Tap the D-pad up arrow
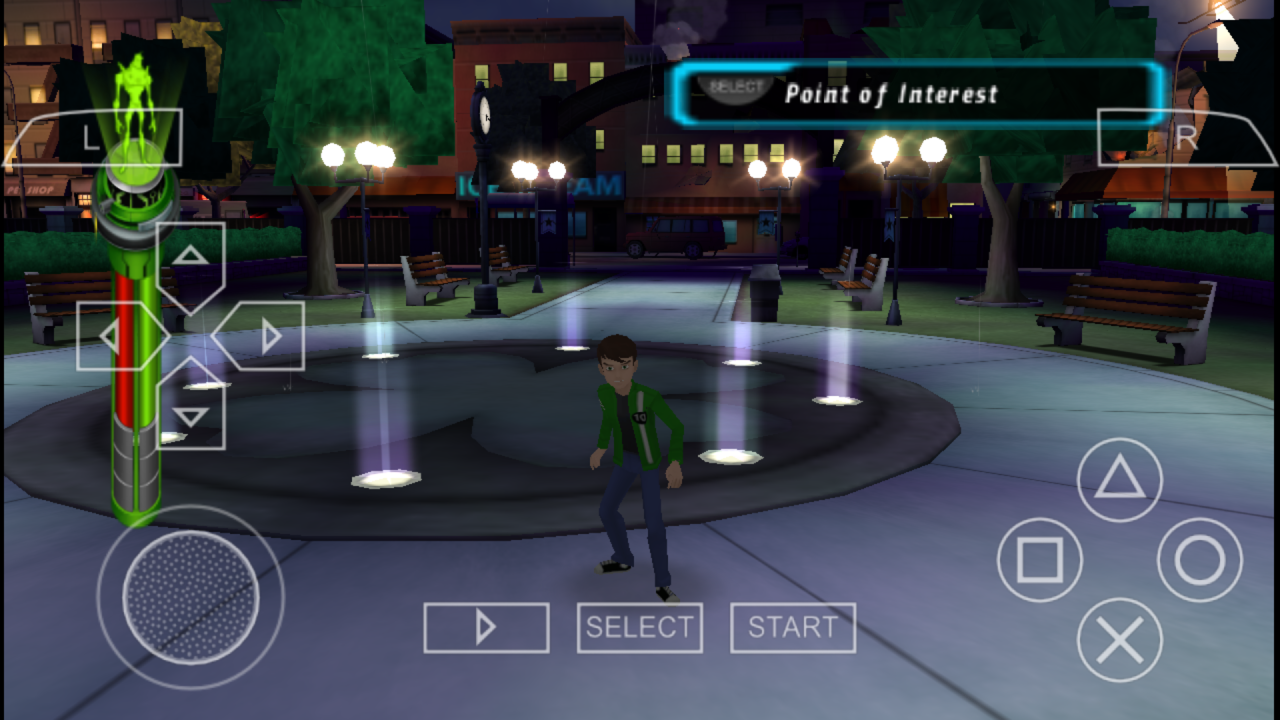The image size is (1280, 720). [191, 257]
